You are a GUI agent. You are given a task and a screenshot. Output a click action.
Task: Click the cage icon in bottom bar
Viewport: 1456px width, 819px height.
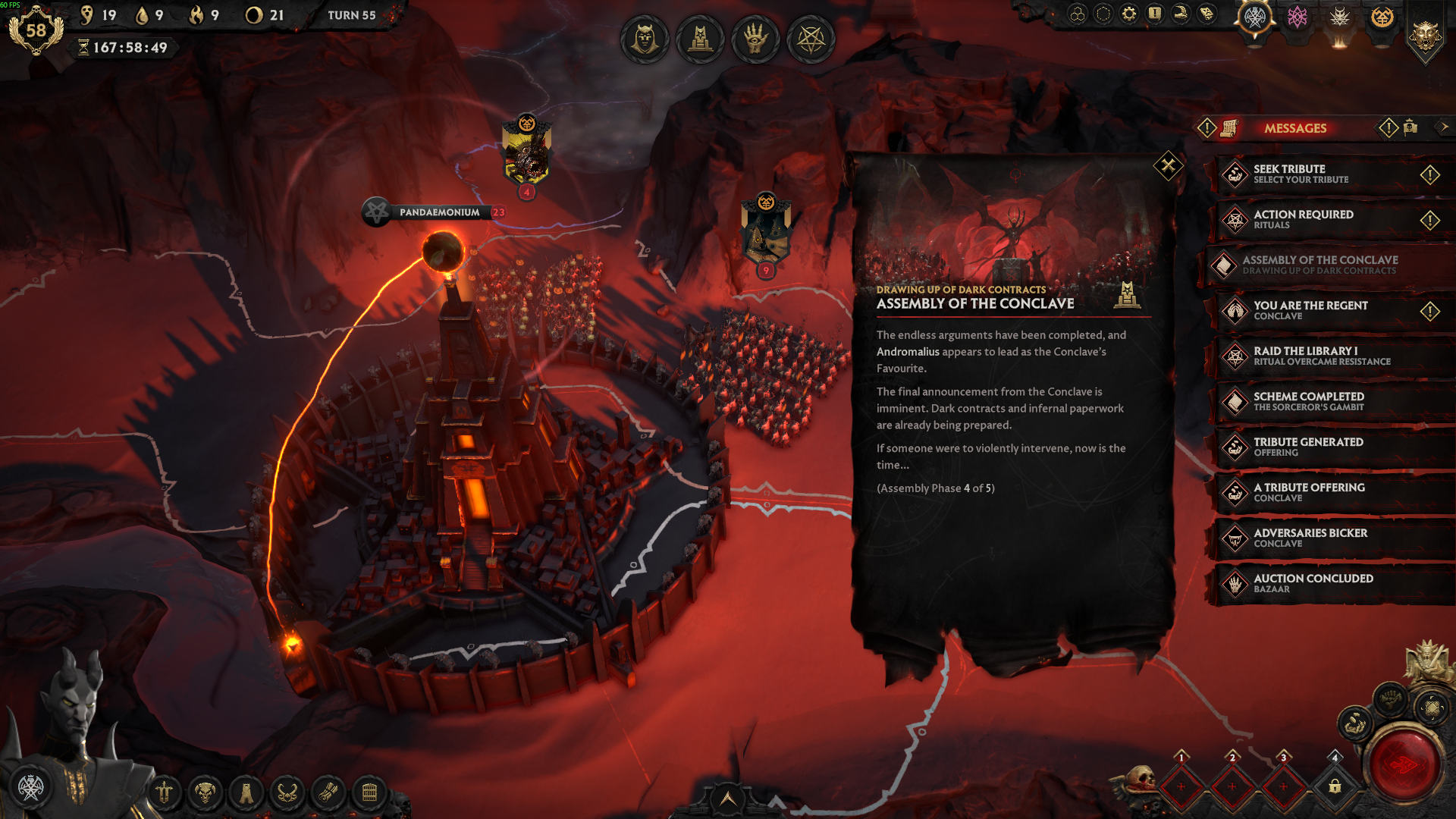369,793
